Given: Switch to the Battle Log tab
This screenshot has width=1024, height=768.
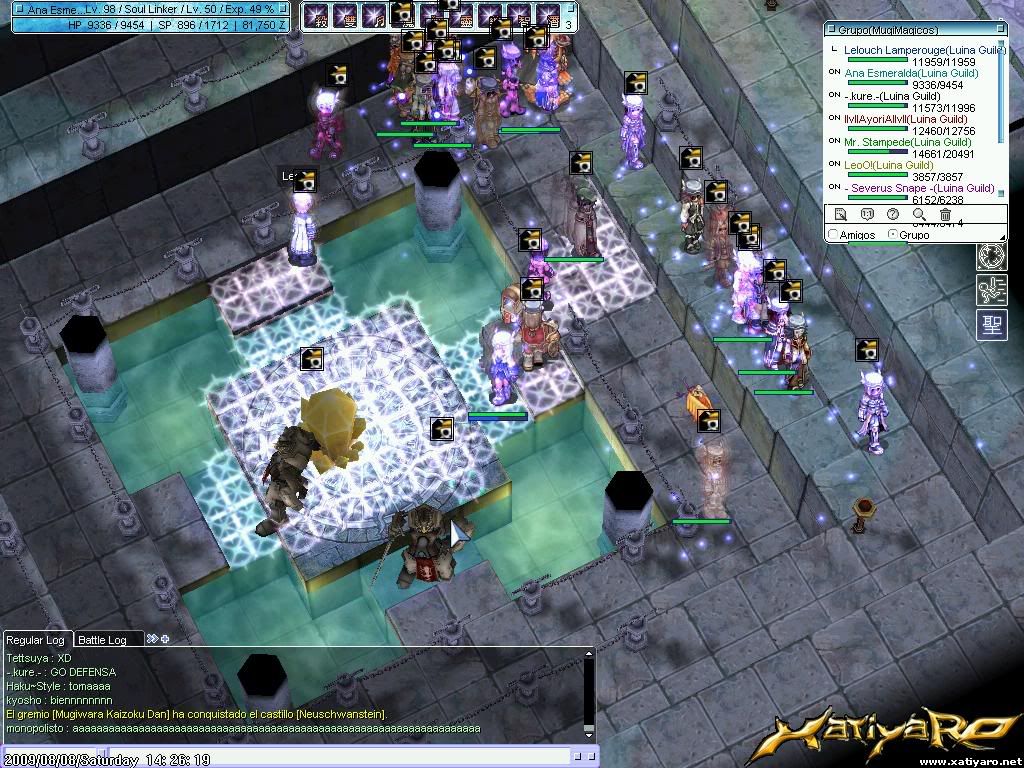Looking at the screenshot, I should coord(103,640).
